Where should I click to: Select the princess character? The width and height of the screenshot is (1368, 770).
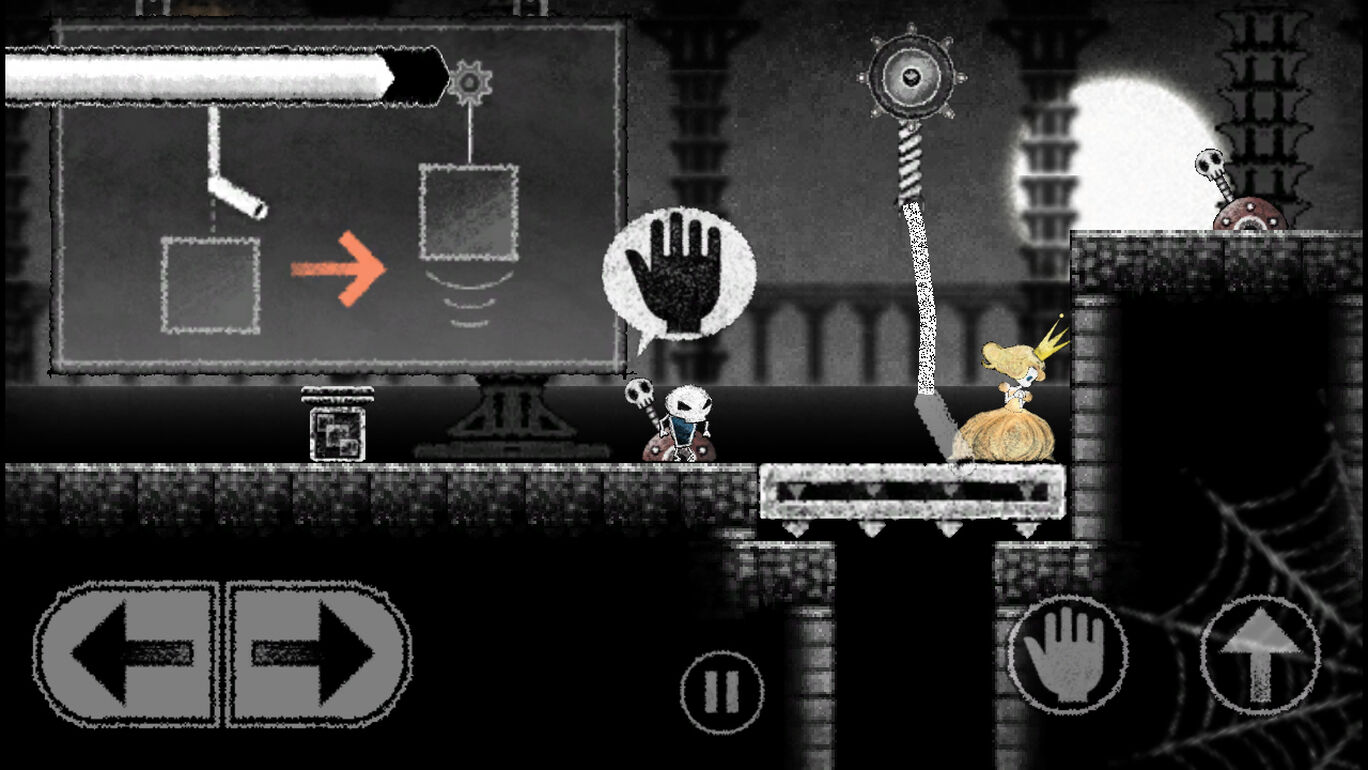click(x=1013, y=400)
